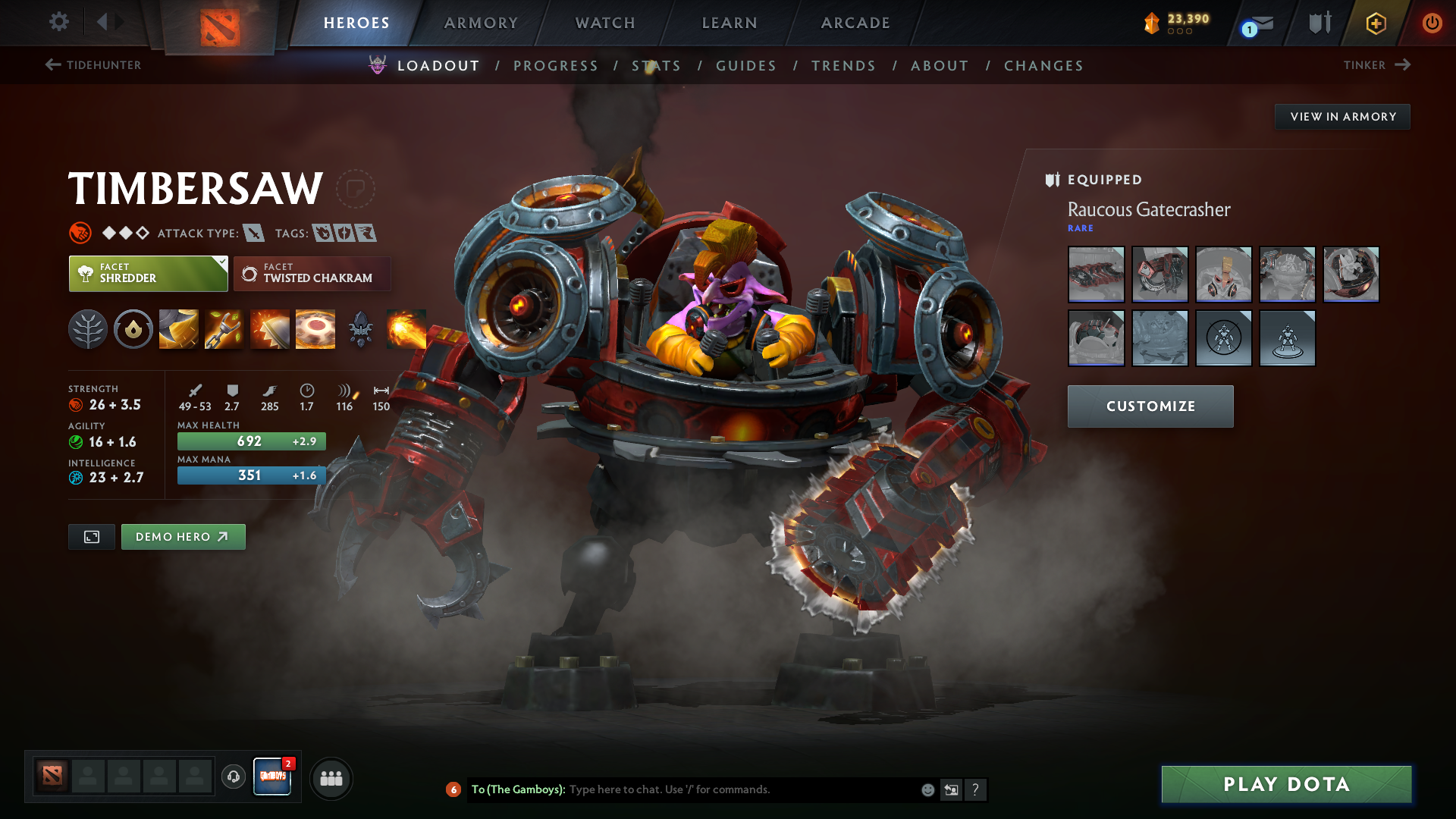1456x819 pixels.
Task: Open the emoticon picker in chat
Action: 927,789
